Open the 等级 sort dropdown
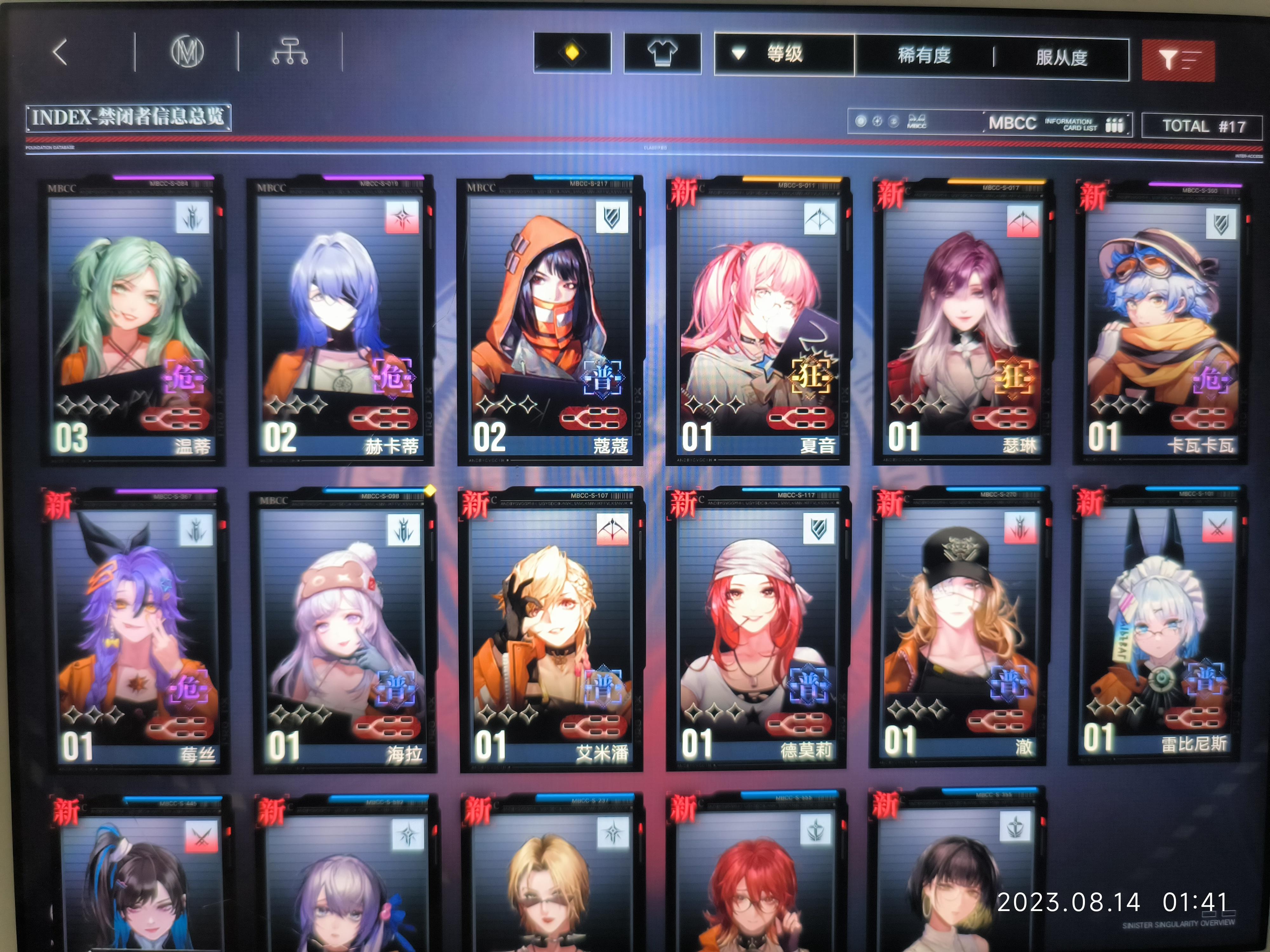Screen dimensions: 1270x952 coord(785,54)
